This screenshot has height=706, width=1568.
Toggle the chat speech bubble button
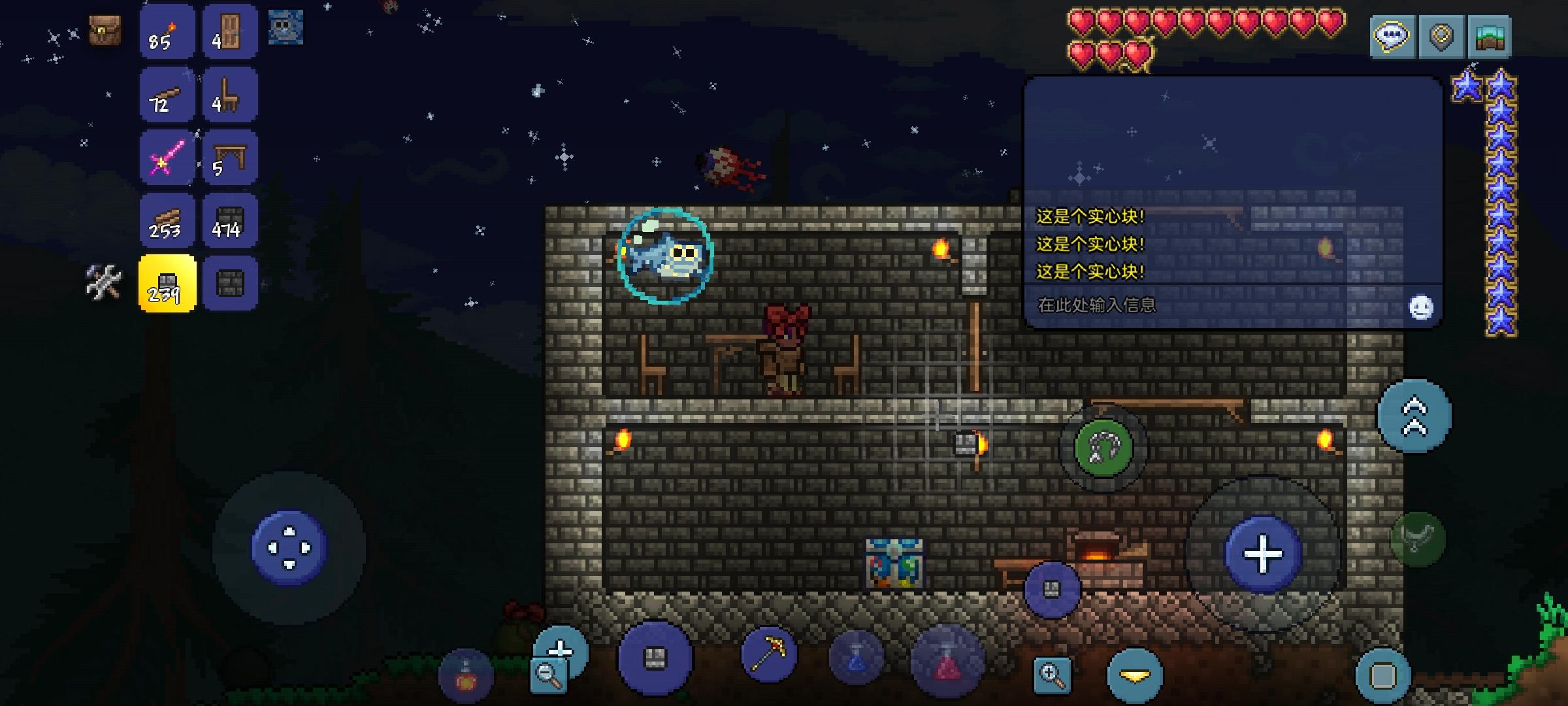(1392, 36)
